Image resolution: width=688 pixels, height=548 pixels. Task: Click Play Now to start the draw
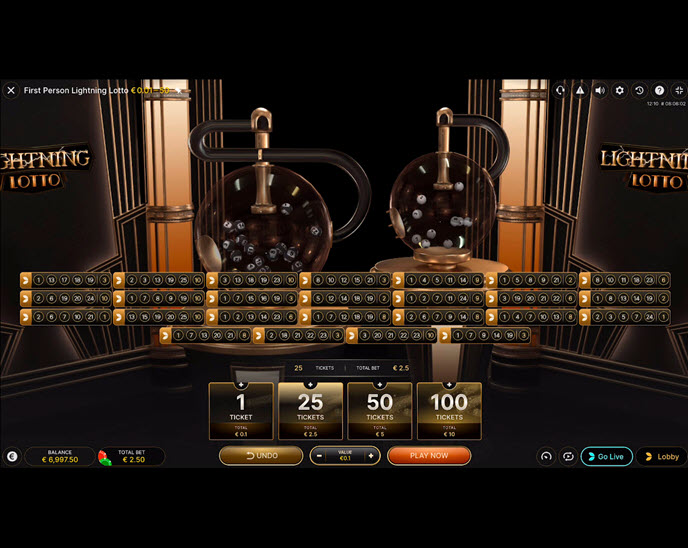pyautogui.click(x=429, y=456)
